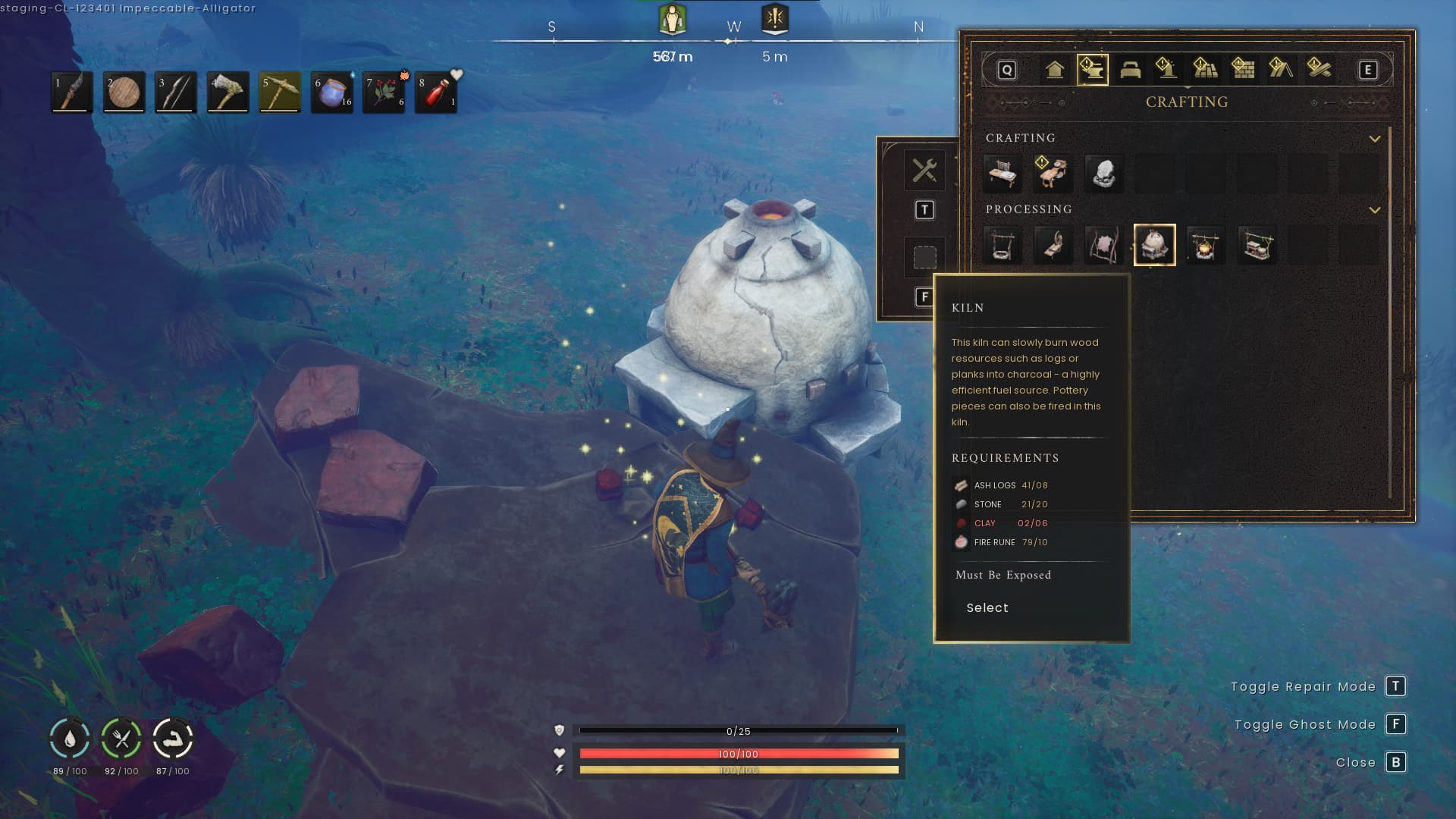This screenshot has height=819, width=1456.
Task: Select the blue water pot slot
Action: pyautogui.click(x=332, y=93)
